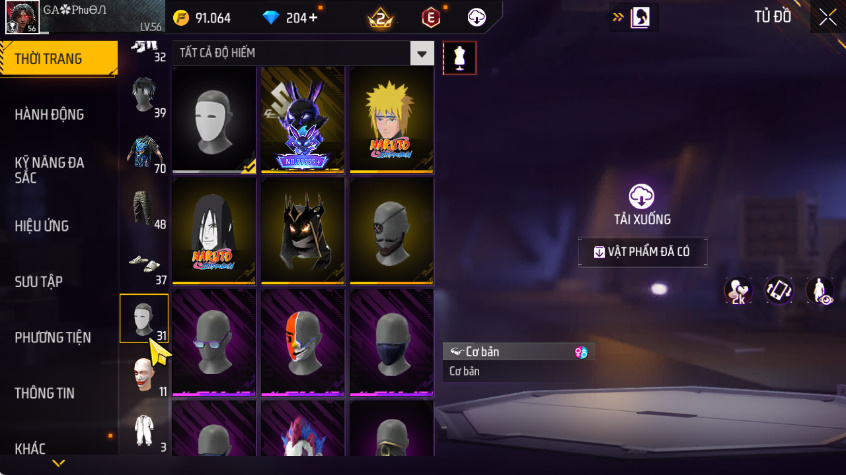846x475 pixels.
Task: Select the black-haired Naruto head item
Action: click(215, 230)
